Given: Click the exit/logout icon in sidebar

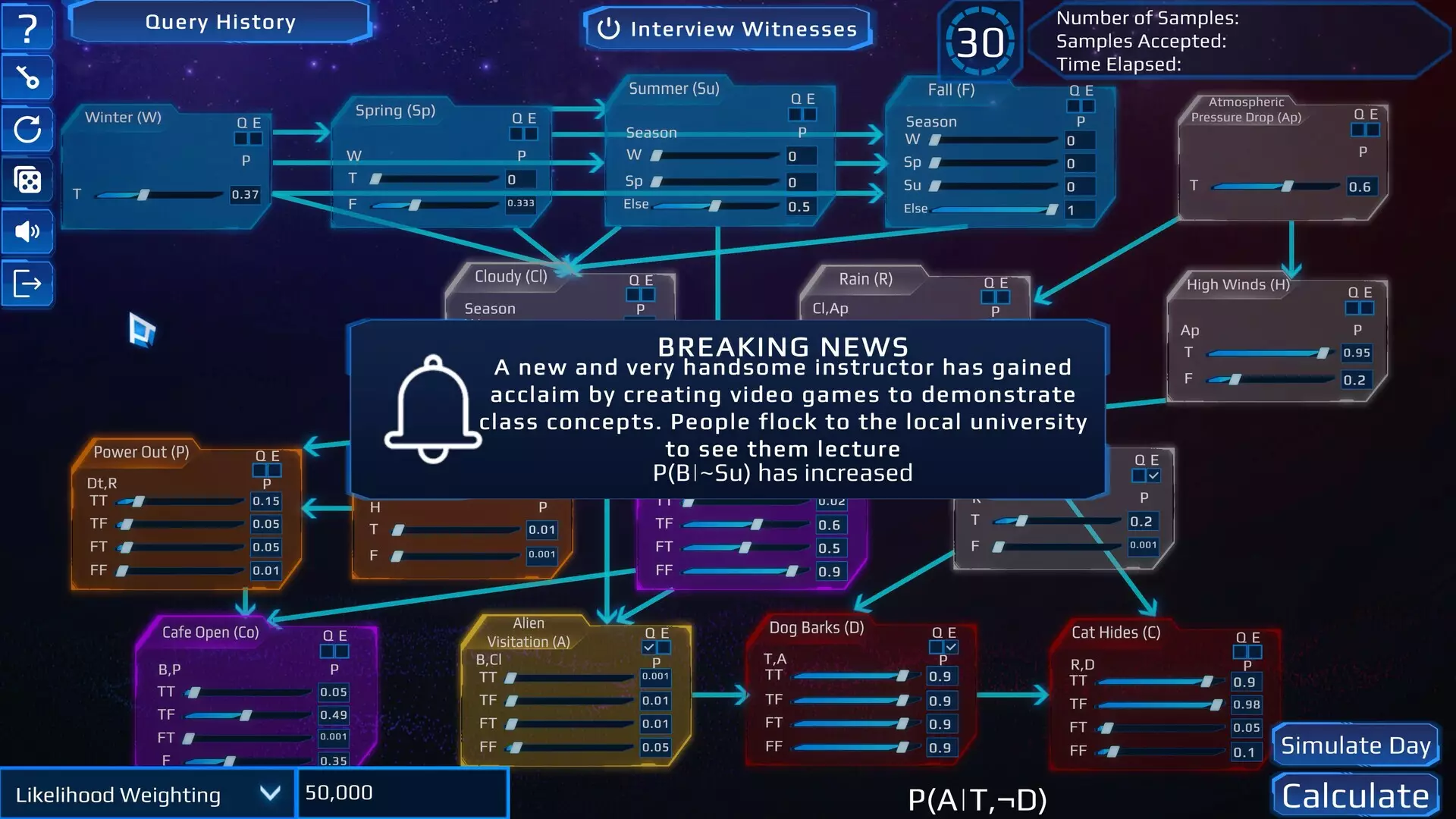Looking at the screenshot, I should pos(27,283).
